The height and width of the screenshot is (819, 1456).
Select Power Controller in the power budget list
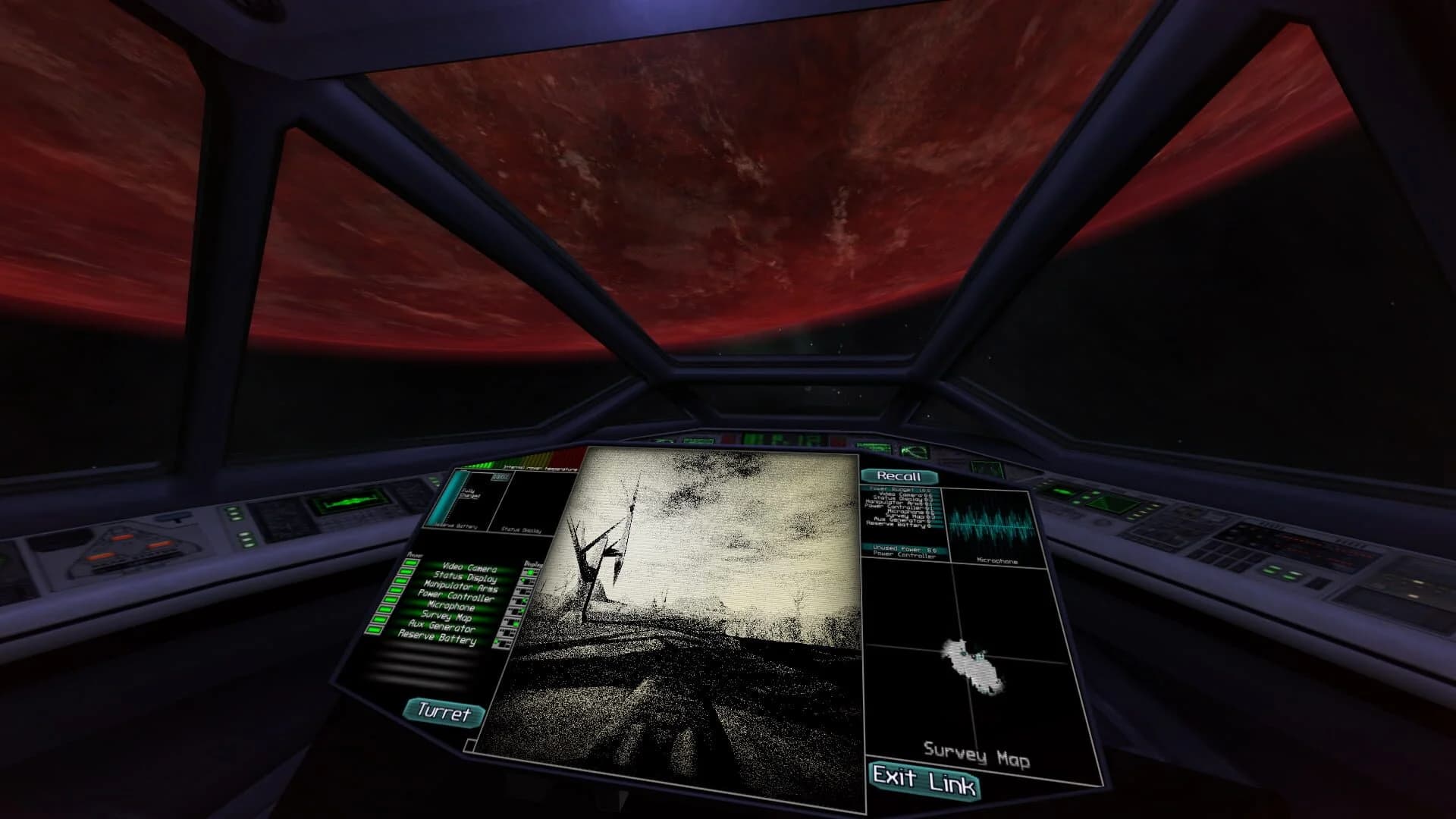point(899,507)
